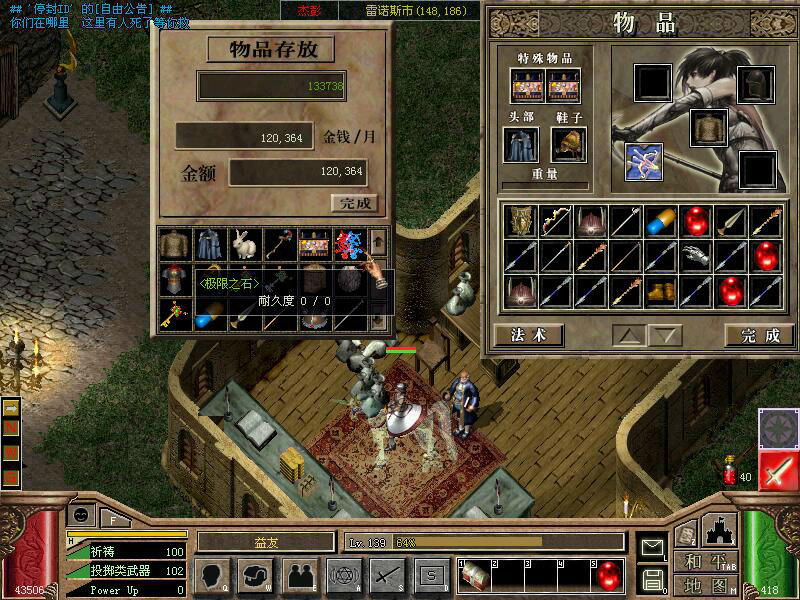
Task: Click the floppy disk save icon
Action: click(x=653, y=579)
